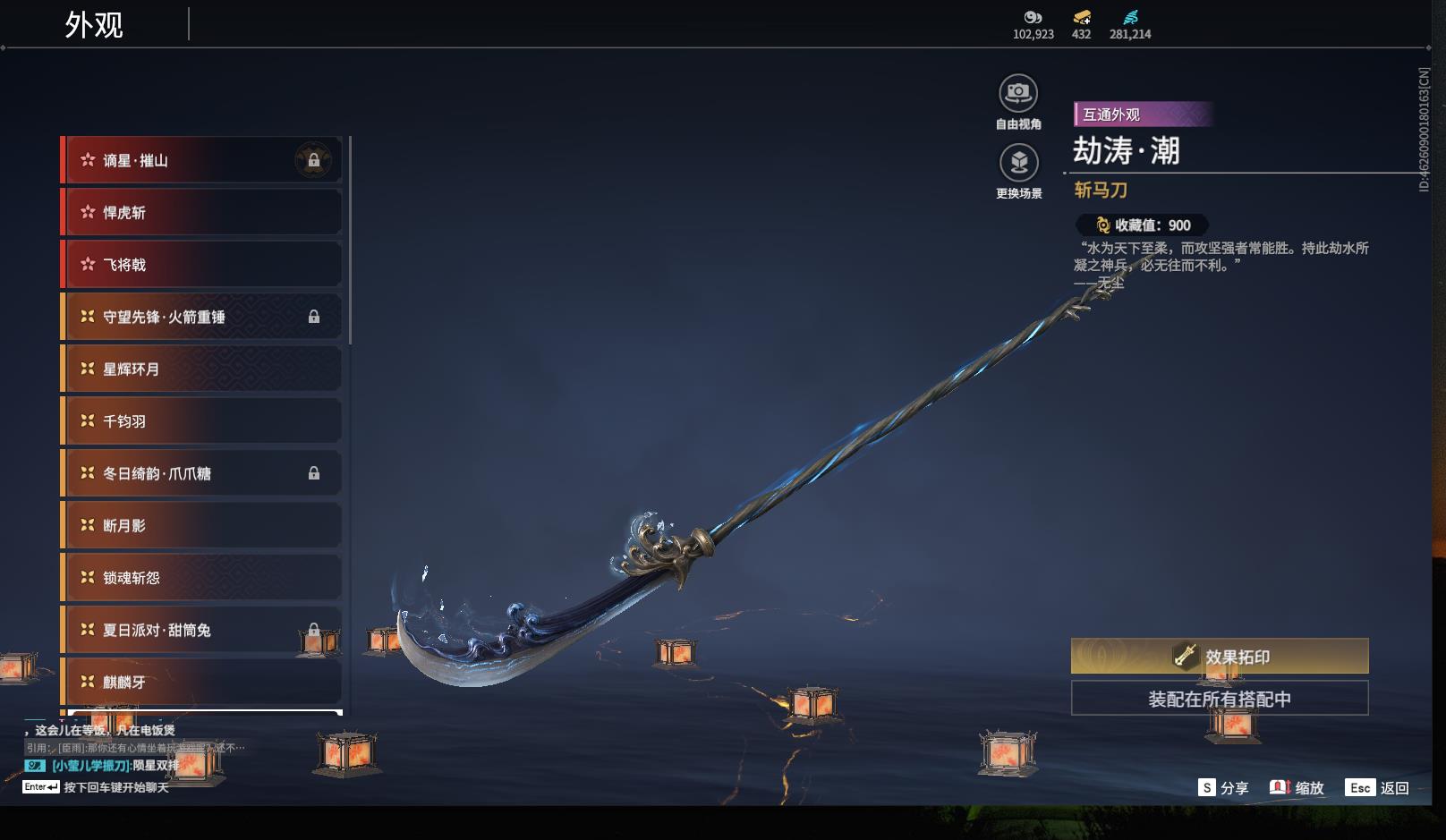
Task: Select the 麒麟牙 appearance
Action: [x=201, y=682]
